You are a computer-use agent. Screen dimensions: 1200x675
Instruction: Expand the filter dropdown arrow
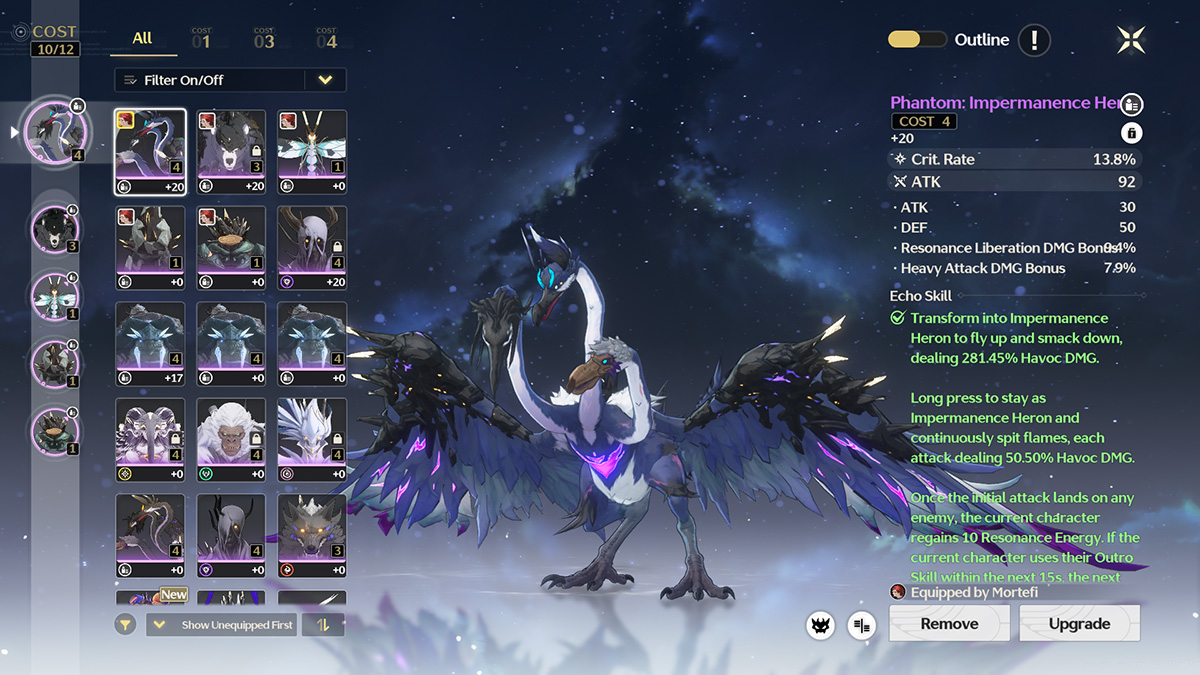click(325, 80)
